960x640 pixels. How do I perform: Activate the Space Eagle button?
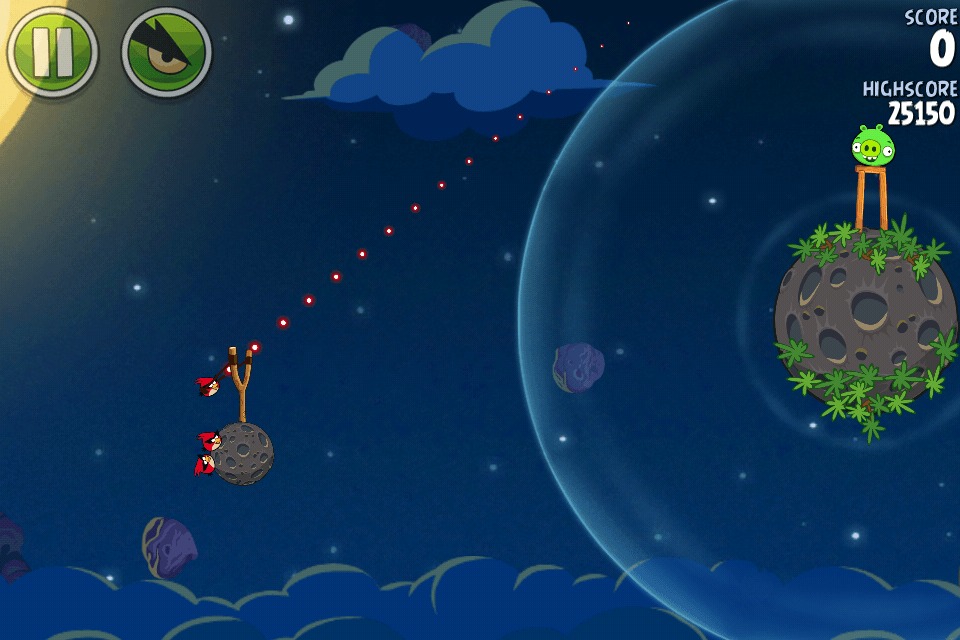coord(166,52)
